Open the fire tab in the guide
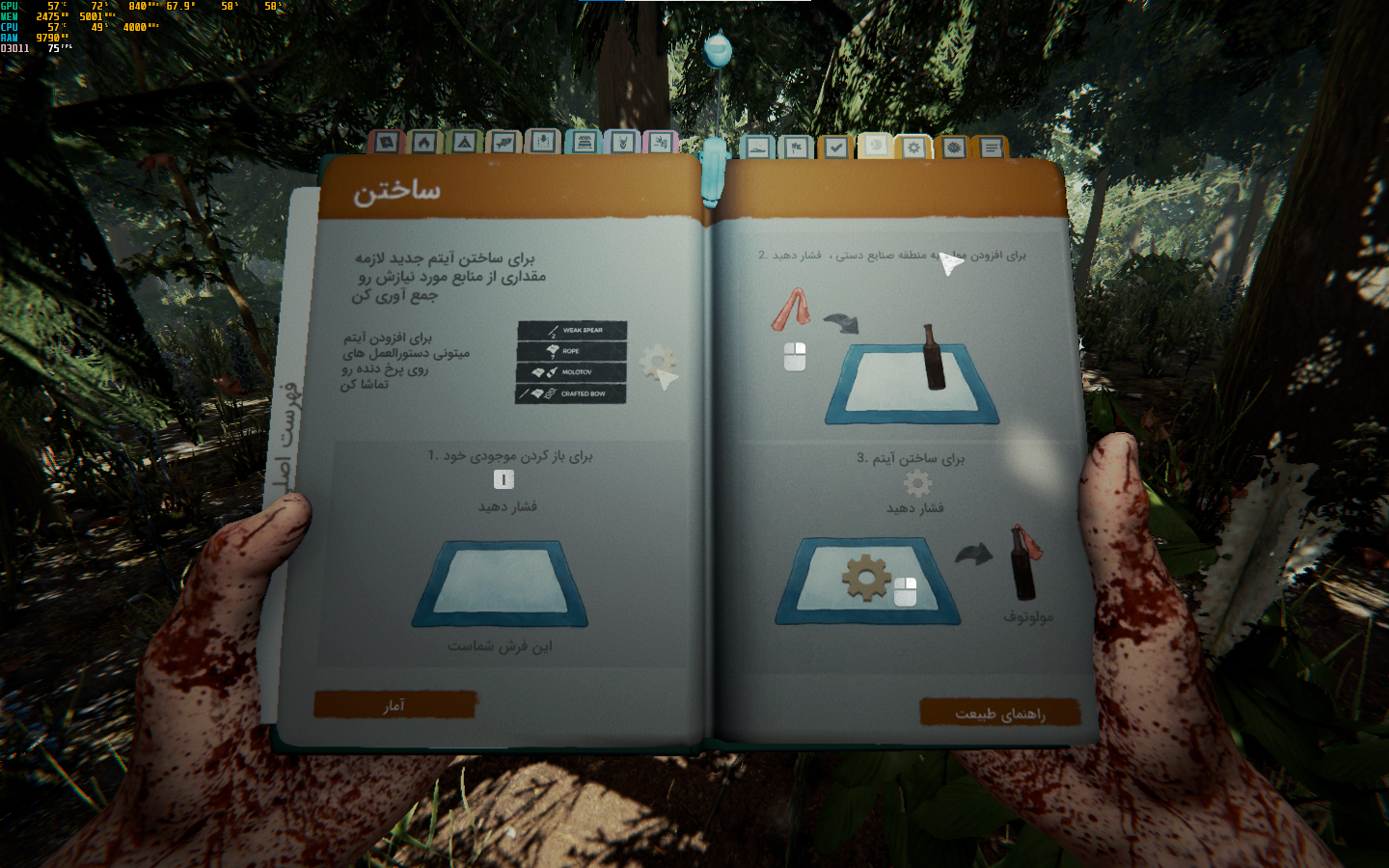The height and width of the screenshot is (868, 1389). tap(424, 143)
